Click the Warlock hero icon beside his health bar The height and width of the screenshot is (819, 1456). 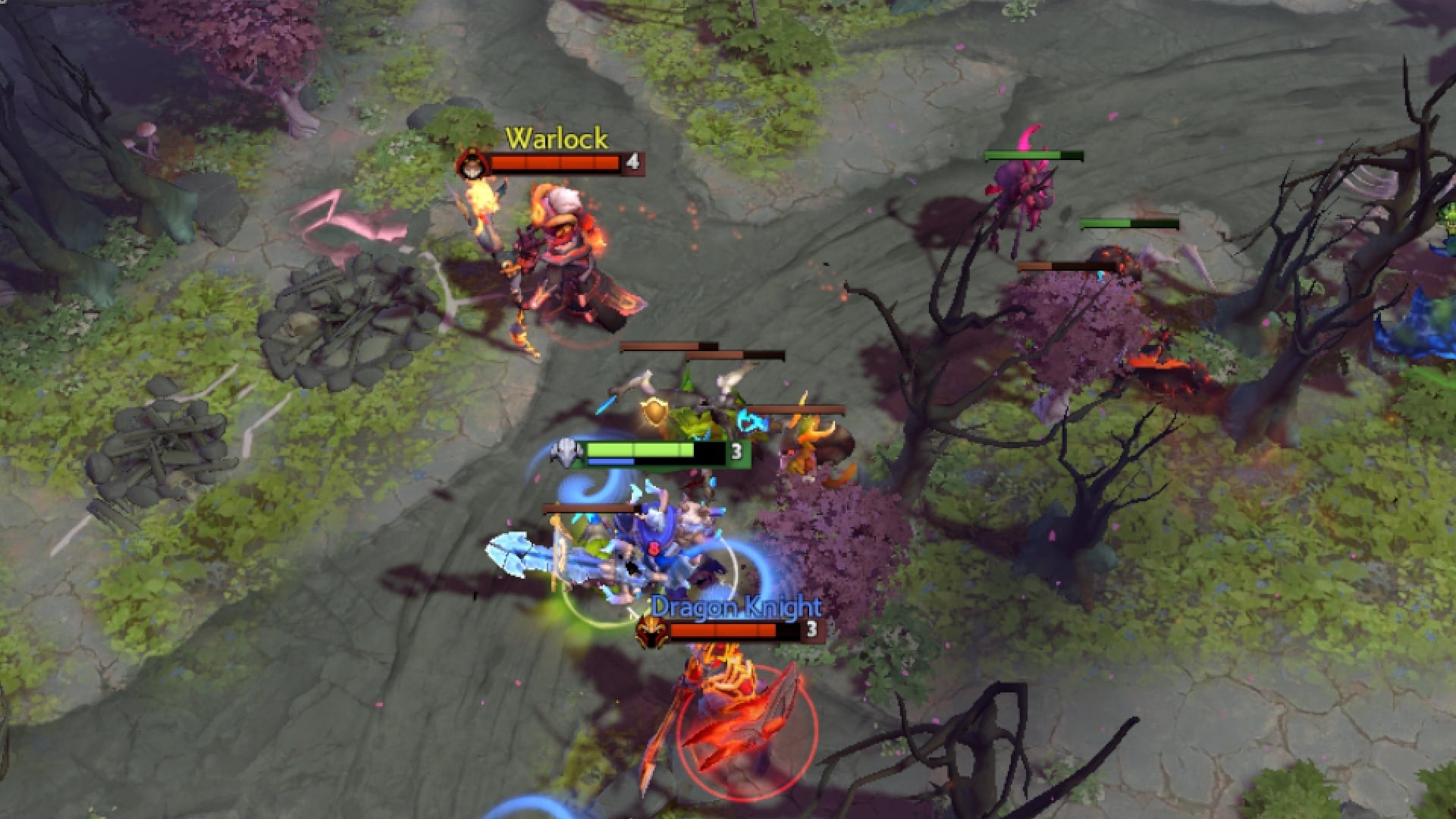click(x=474, y=162)
